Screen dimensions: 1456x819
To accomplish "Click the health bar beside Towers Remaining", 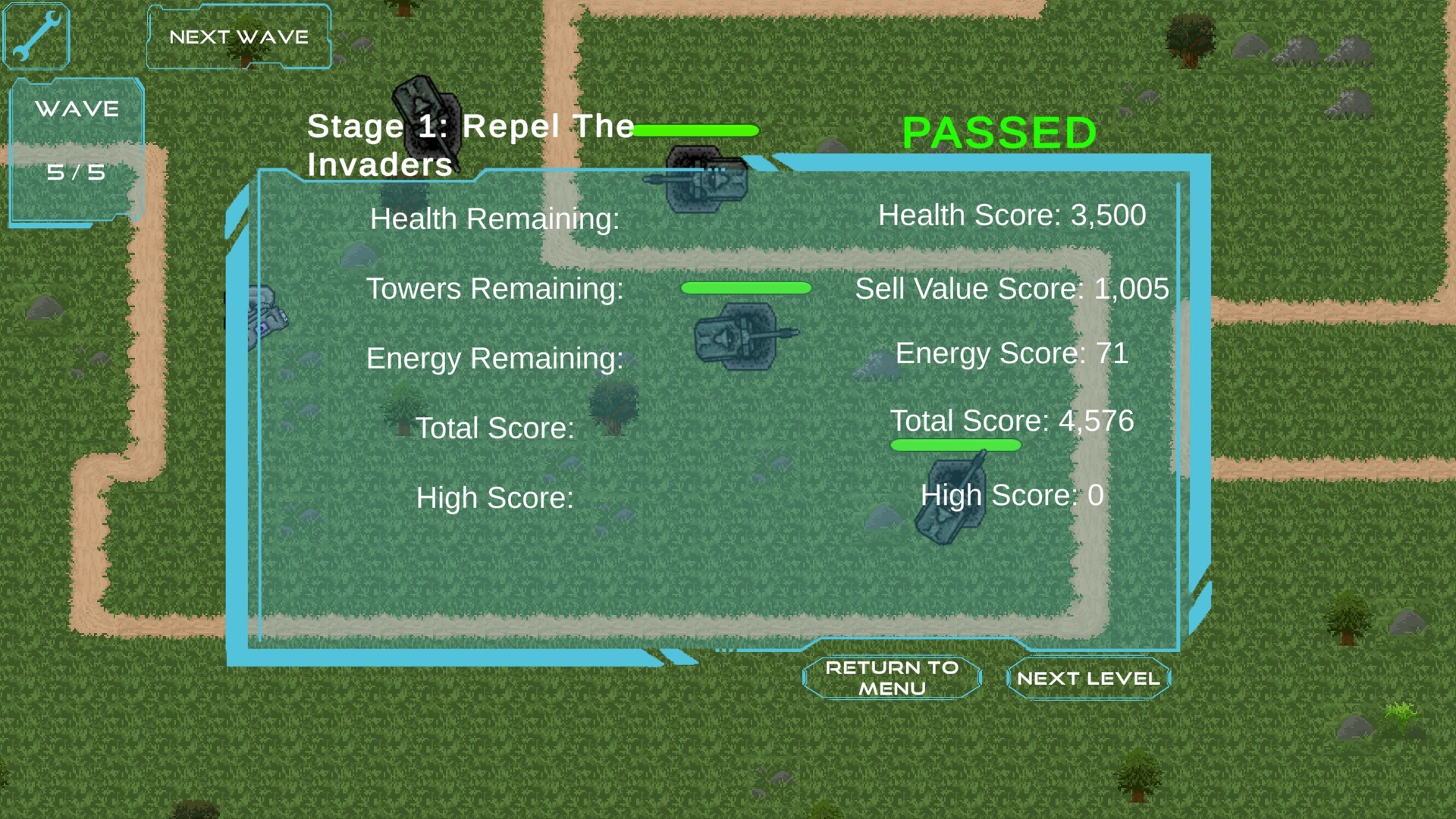I will (746, 287).
